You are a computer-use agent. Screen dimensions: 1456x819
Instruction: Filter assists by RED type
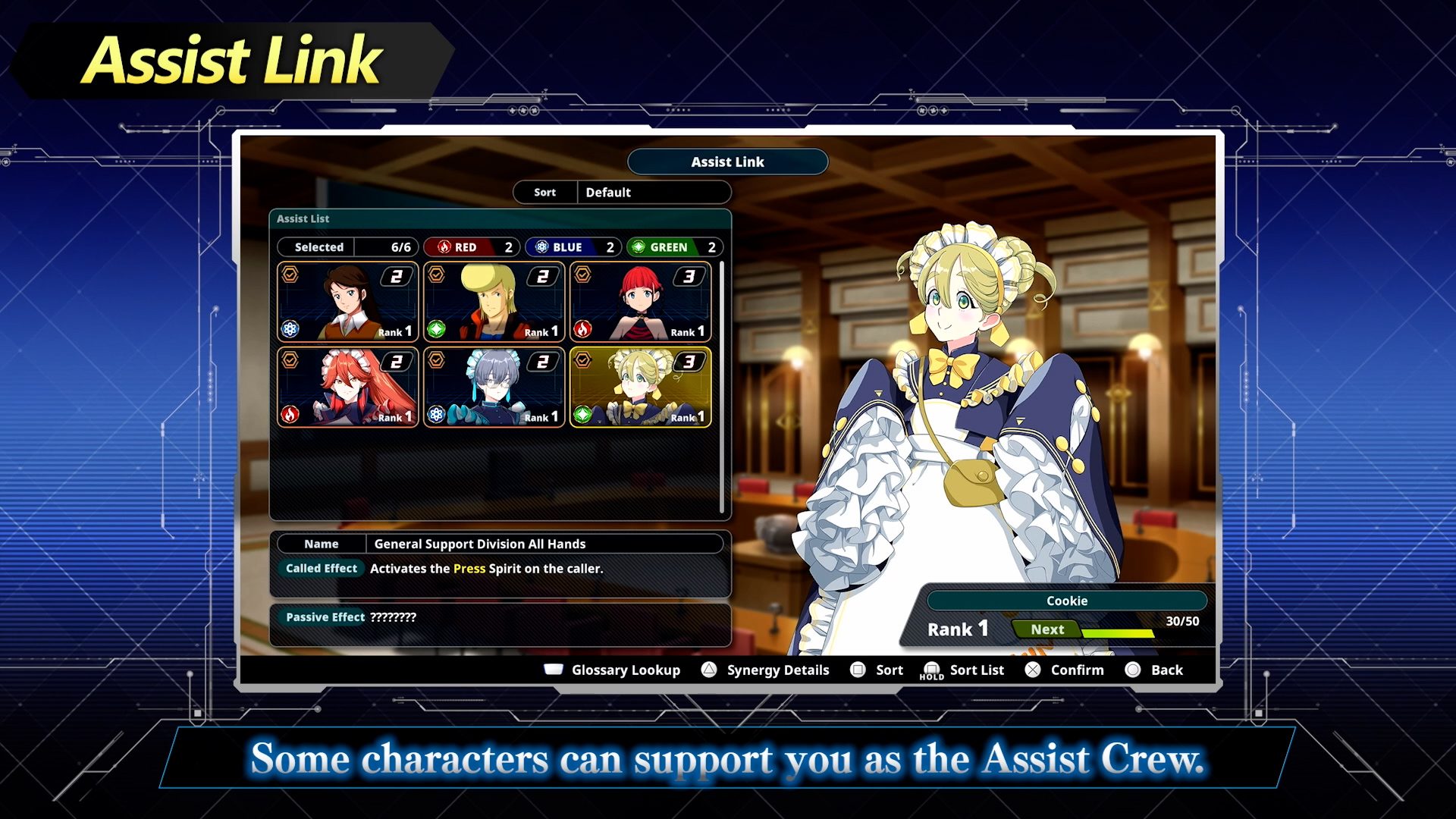470,247
